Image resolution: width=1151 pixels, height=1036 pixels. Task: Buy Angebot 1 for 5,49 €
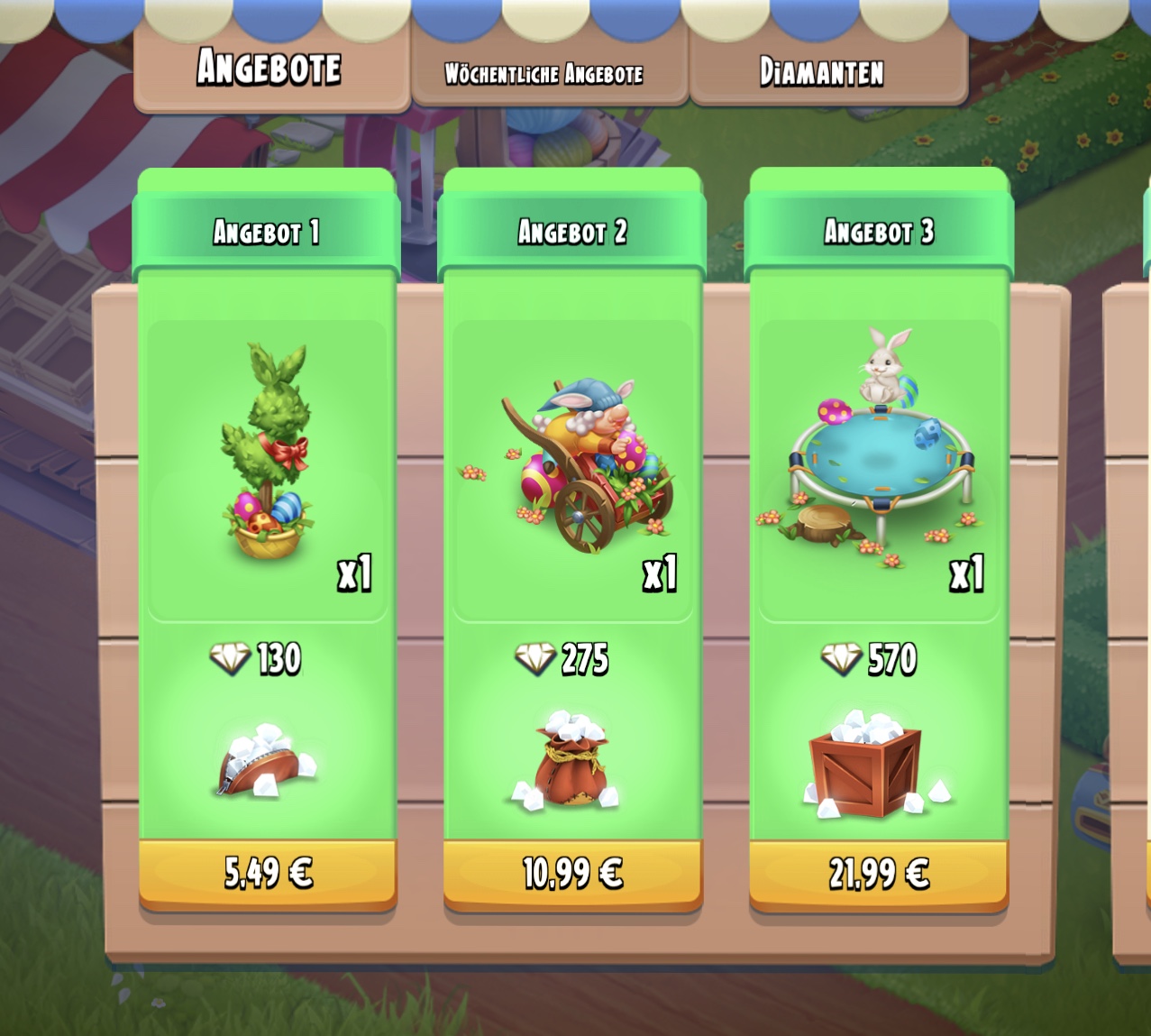click(x=268, y=873)
